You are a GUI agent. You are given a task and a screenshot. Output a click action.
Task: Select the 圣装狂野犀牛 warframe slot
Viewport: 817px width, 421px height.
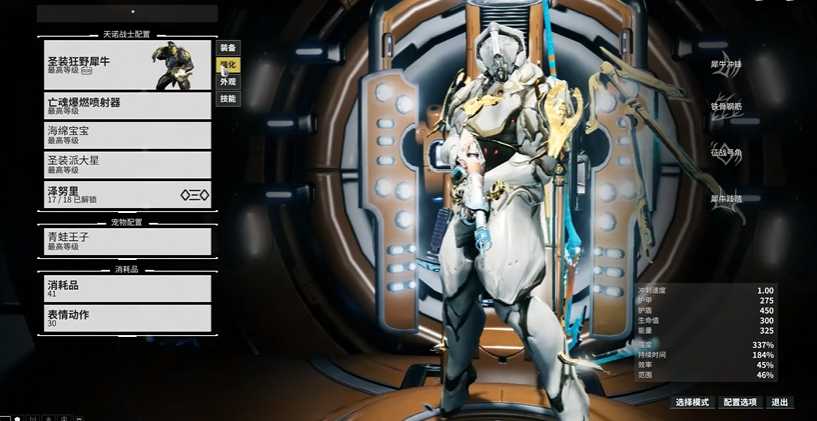[127, 65]
